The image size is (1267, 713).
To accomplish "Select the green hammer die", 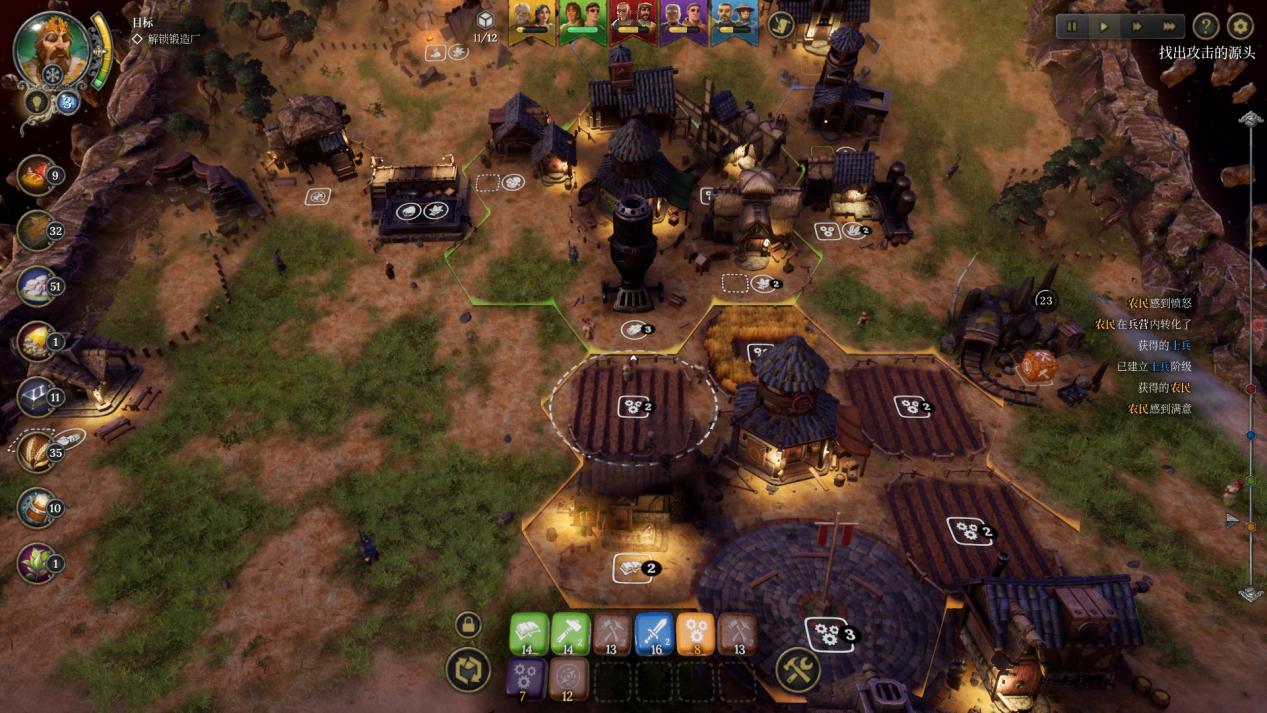I will pos(571,633).
